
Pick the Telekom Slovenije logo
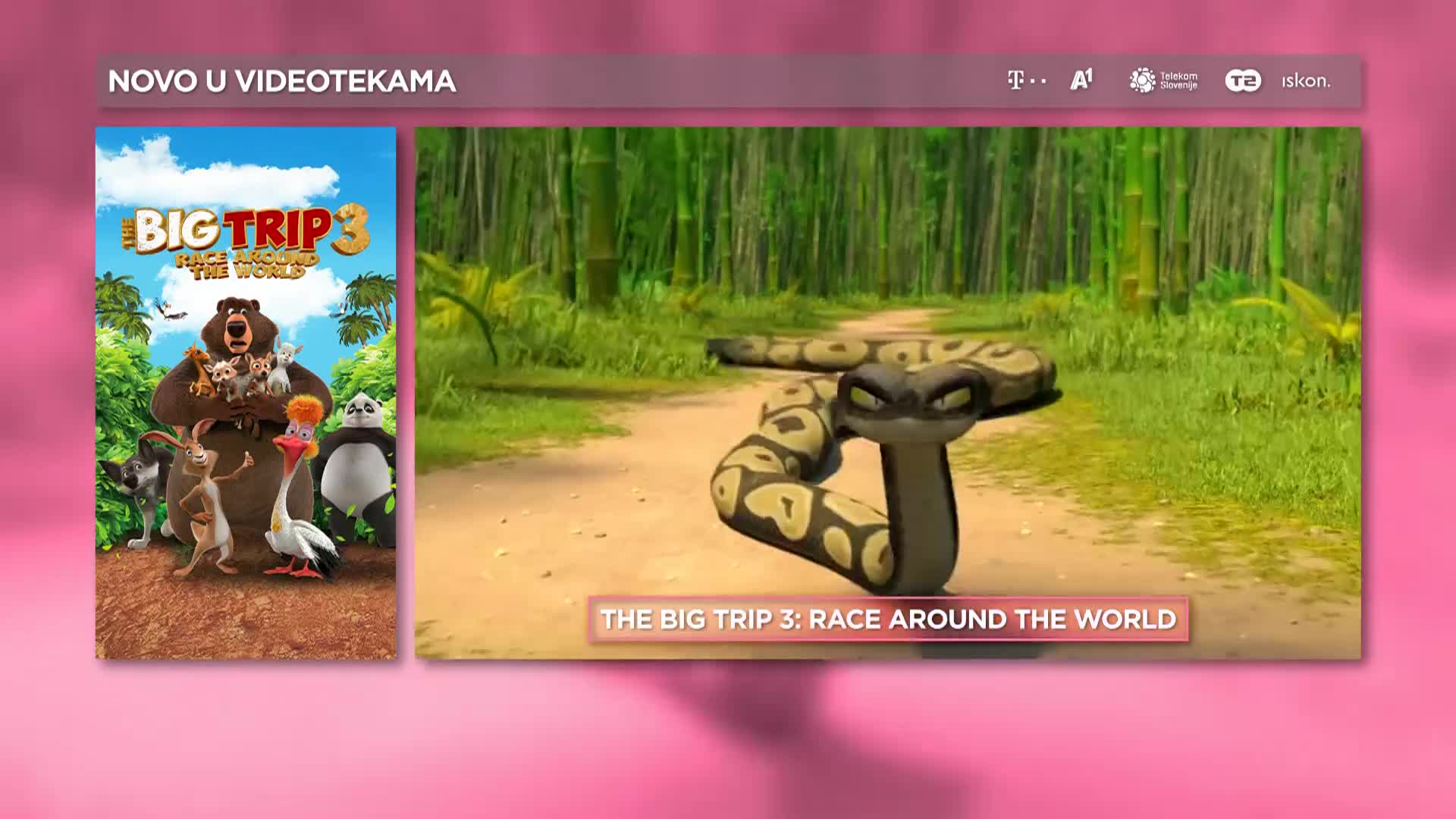coord(1163,80)
